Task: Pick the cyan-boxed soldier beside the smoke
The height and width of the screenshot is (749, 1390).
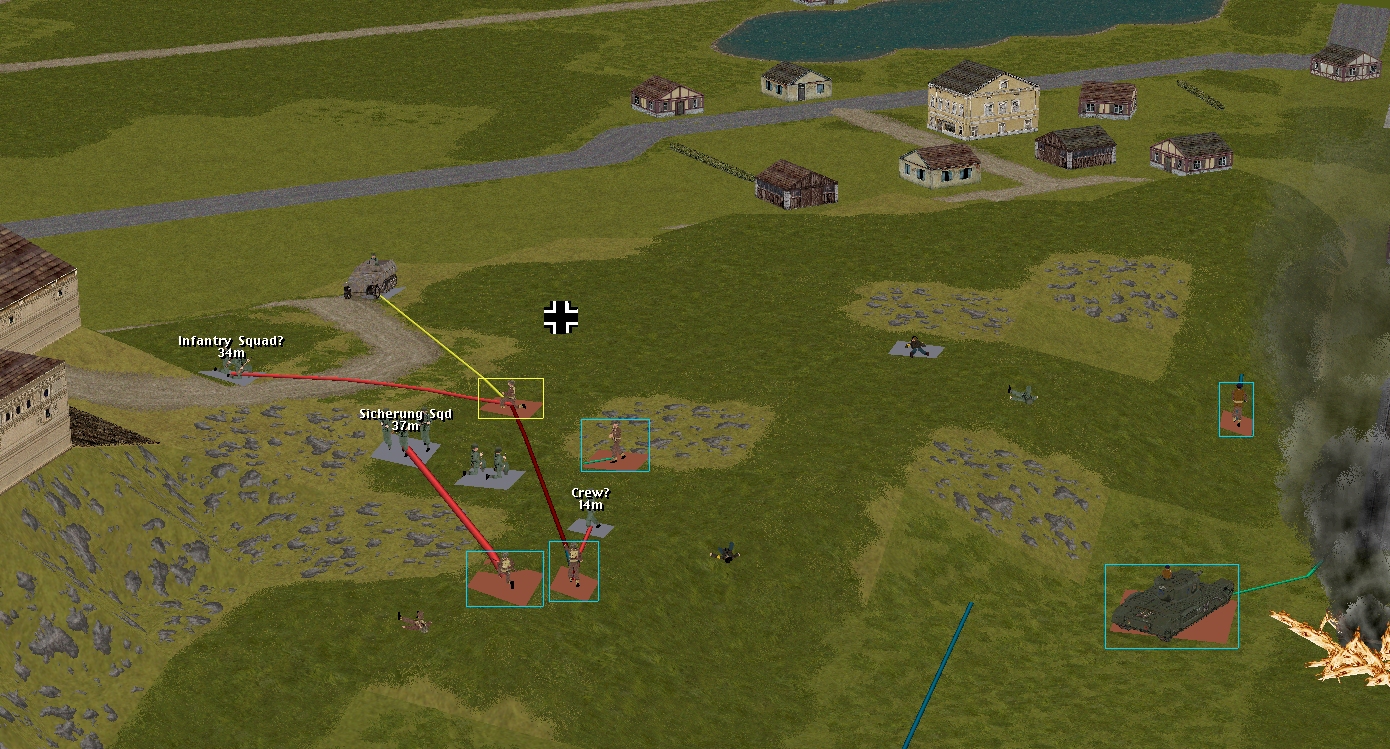Action: click(x=1236, y=408)
